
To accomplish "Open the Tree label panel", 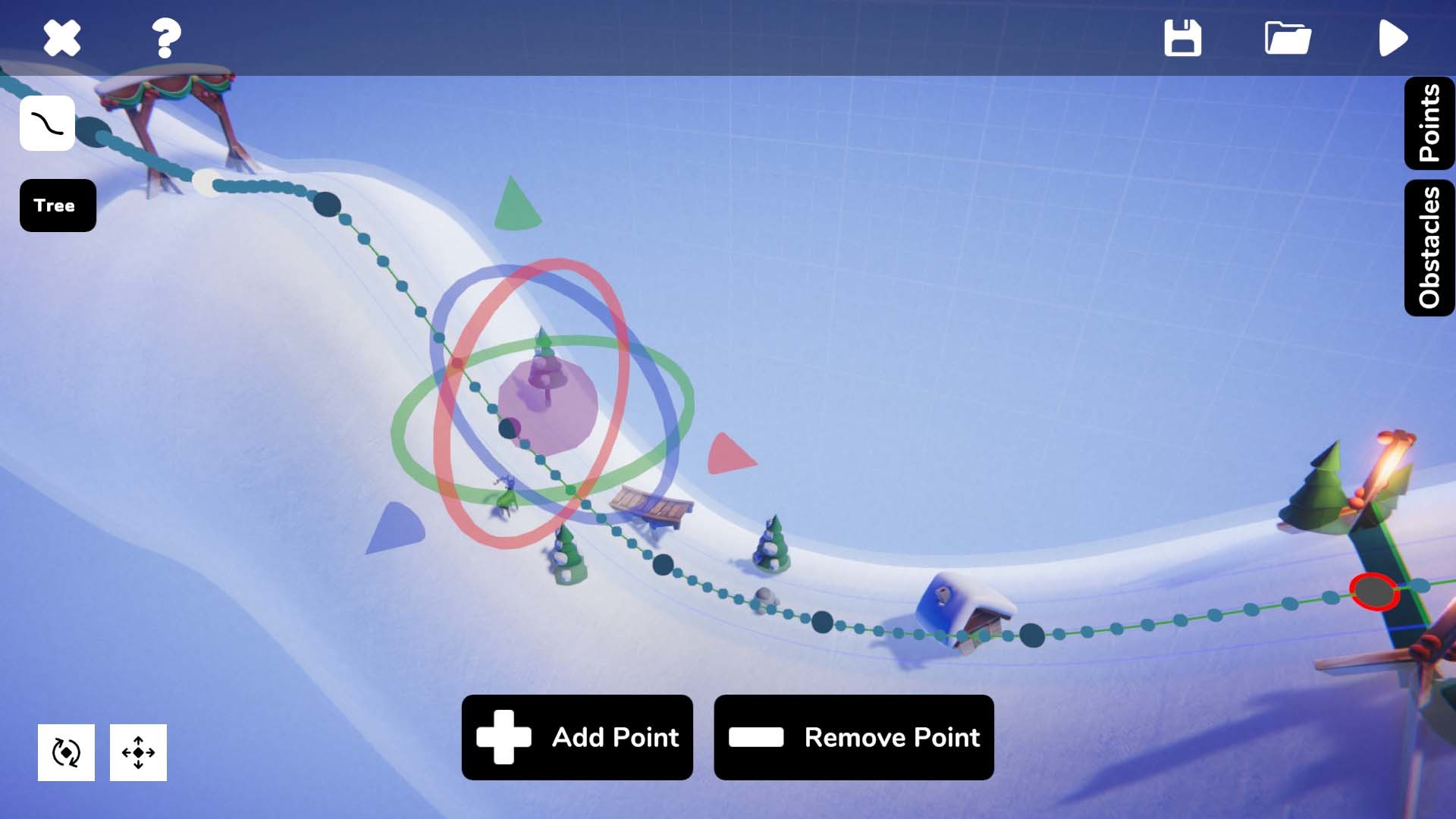I will (57, 205).
